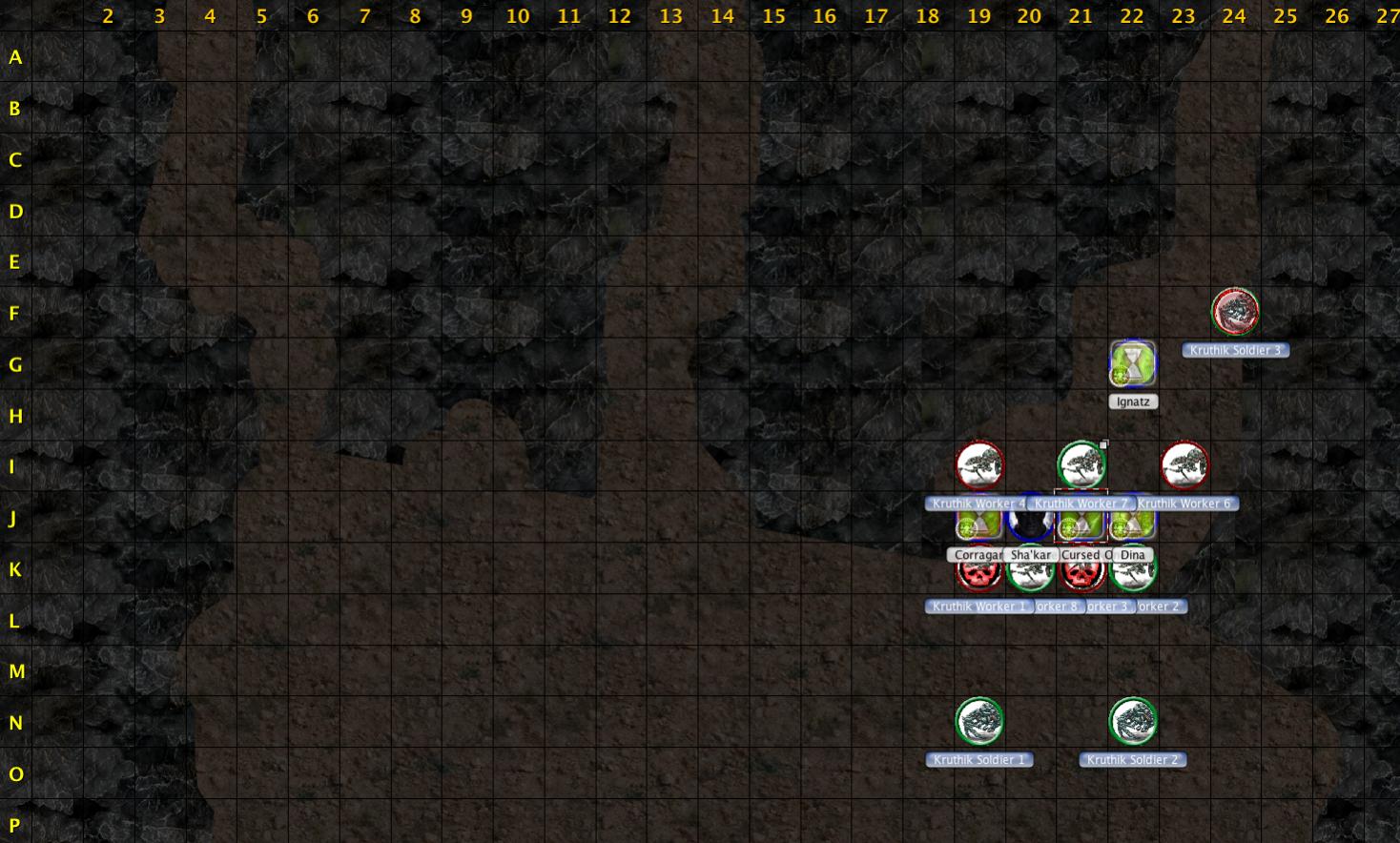Click the Kruthik Soldier 3 token

(x=1236, y=311)
